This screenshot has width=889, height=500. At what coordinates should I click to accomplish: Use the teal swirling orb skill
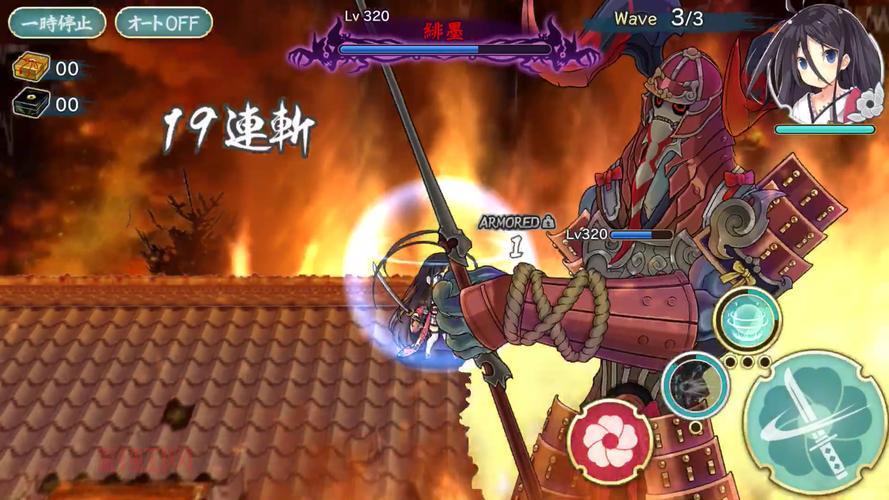point(749,320)
